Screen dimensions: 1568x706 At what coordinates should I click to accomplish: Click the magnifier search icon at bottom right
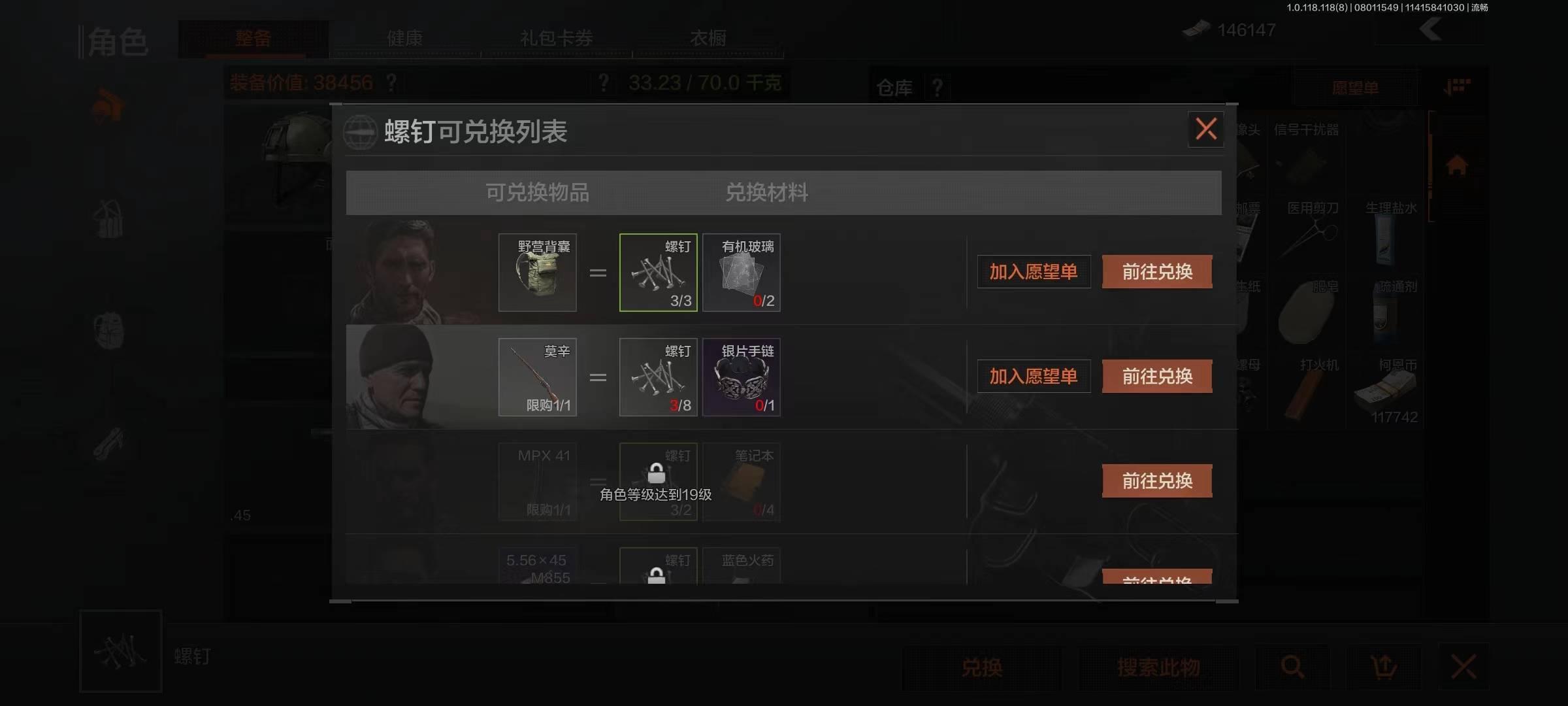click(1292, 667)
